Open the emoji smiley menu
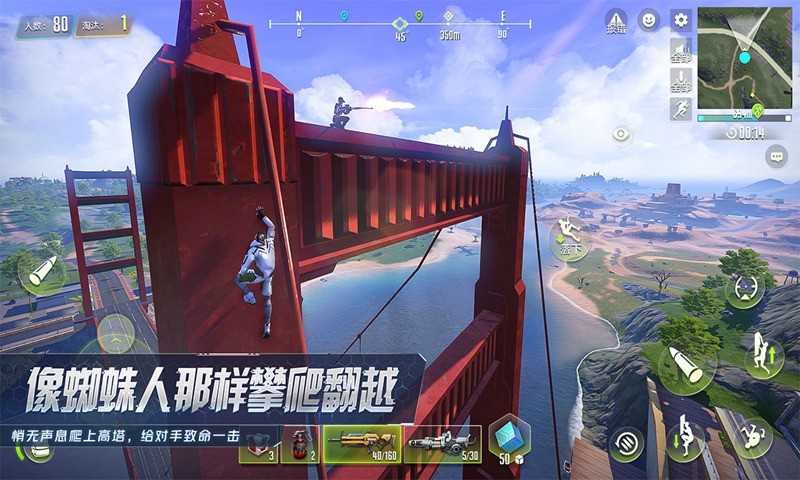Screen dimensions: 800x480 649,19
